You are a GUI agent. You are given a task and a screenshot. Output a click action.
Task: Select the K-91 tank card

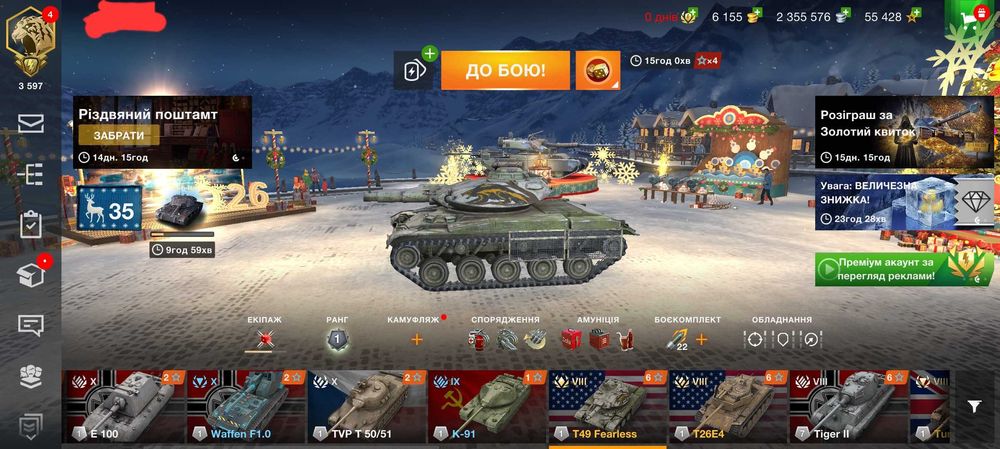pyautogui.click(x=485, y=407)
